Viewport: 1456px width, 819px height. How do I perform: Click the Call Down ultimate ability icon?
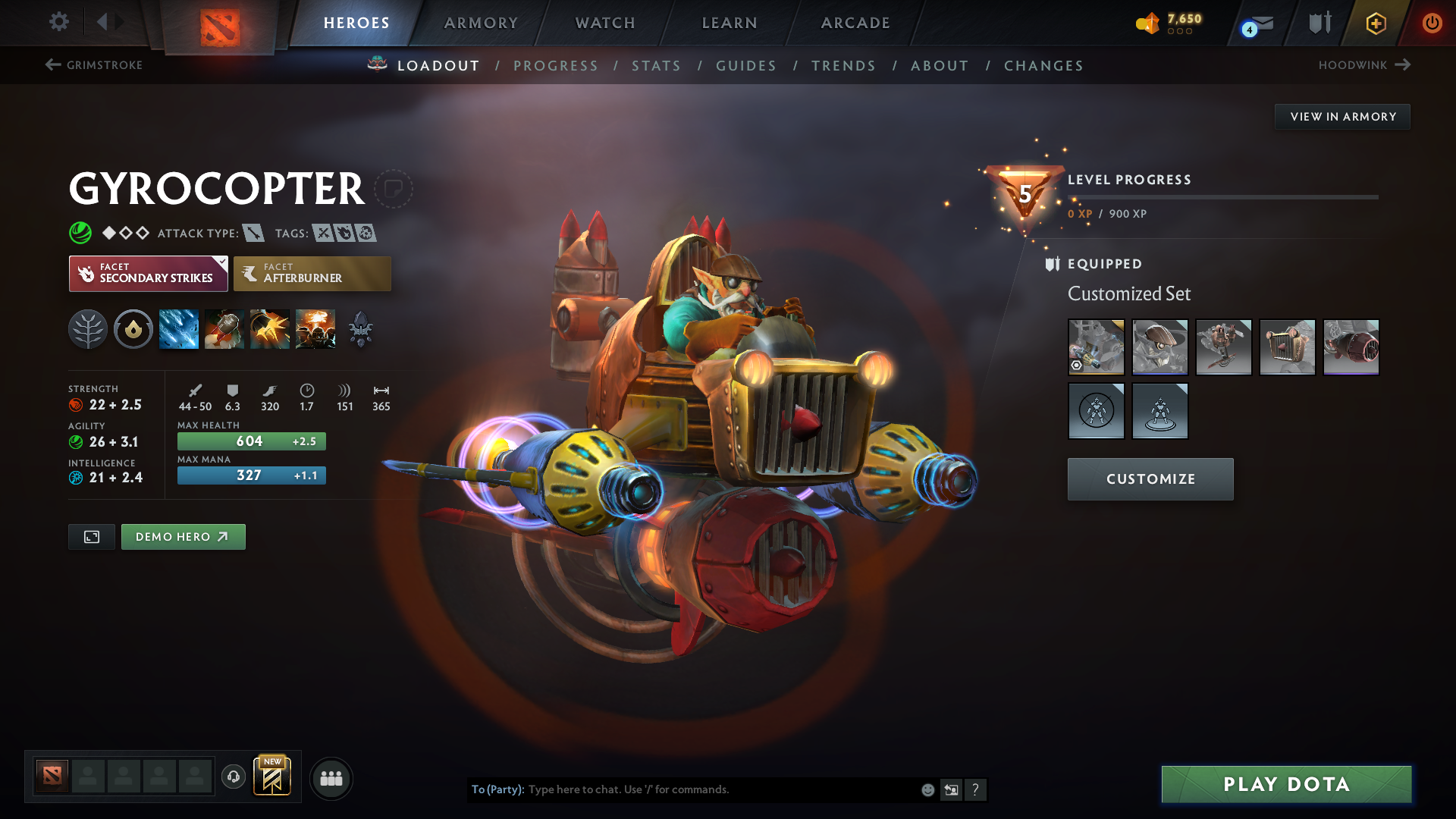315,328
